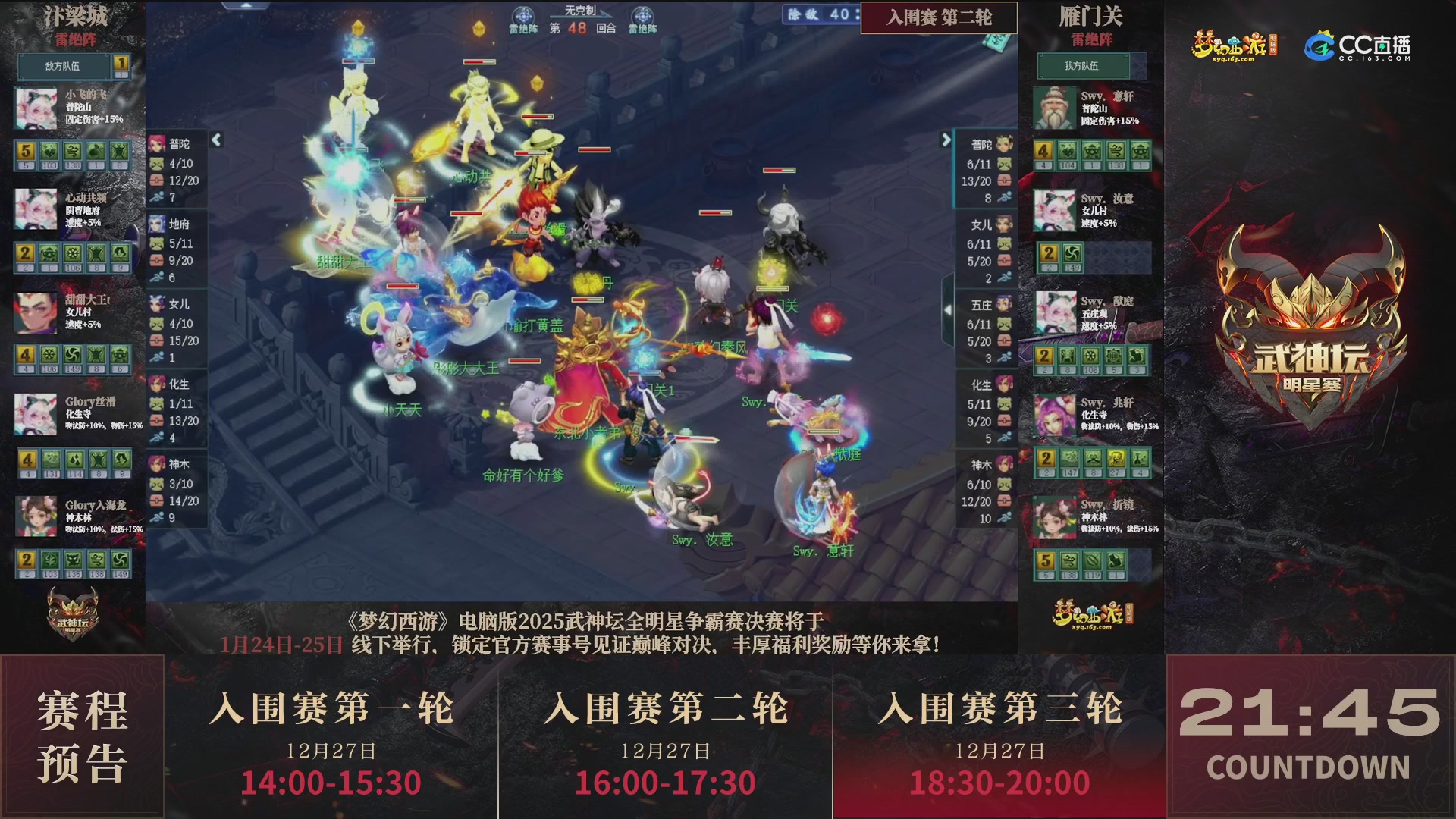
Task: Collapse the left summon status list via its chevron
Action: (x=218, y=140)
